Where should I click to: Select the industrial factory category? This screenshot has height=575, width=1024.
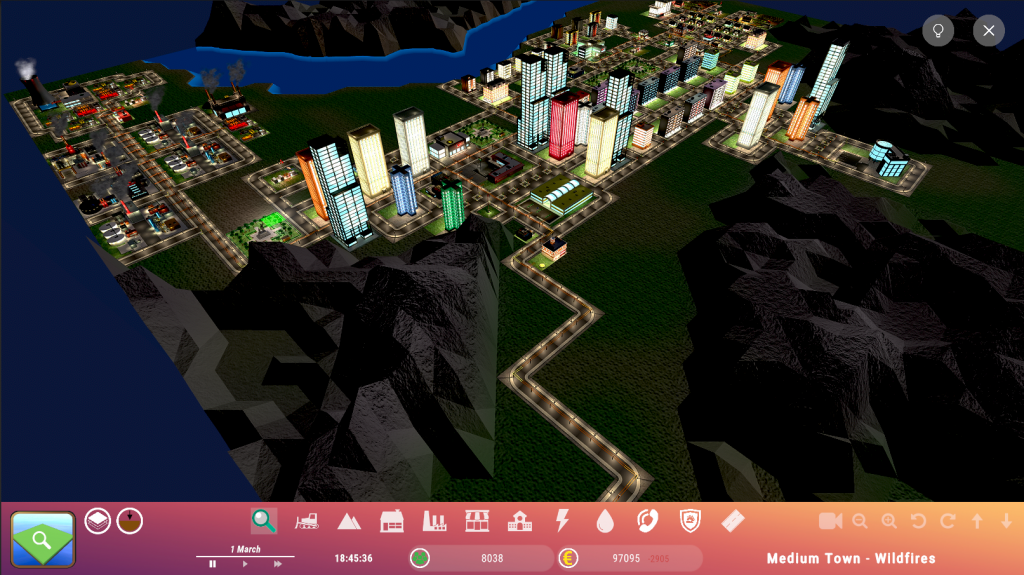(x=434, y=521)
